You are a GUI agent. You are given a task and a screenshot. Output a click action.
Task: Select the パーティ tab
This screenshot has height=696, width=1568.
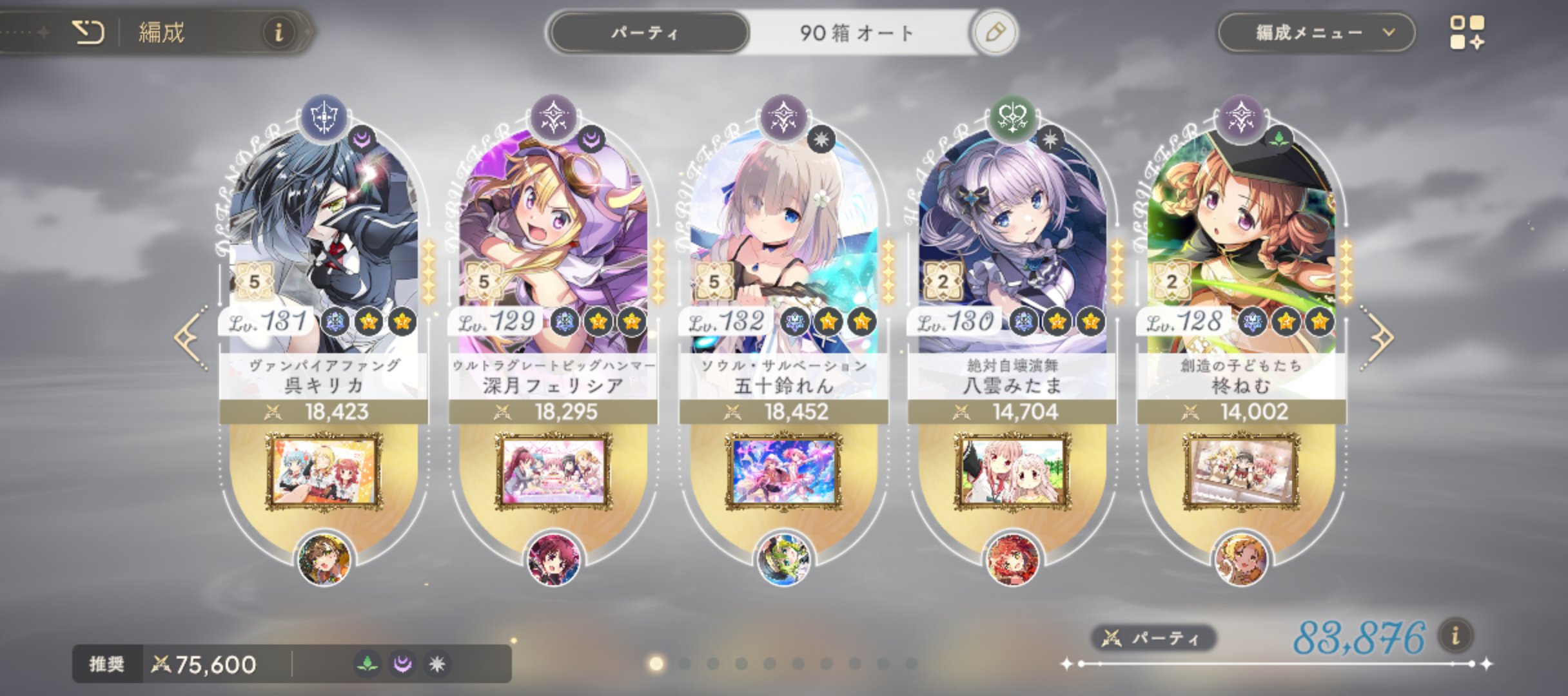647,32
